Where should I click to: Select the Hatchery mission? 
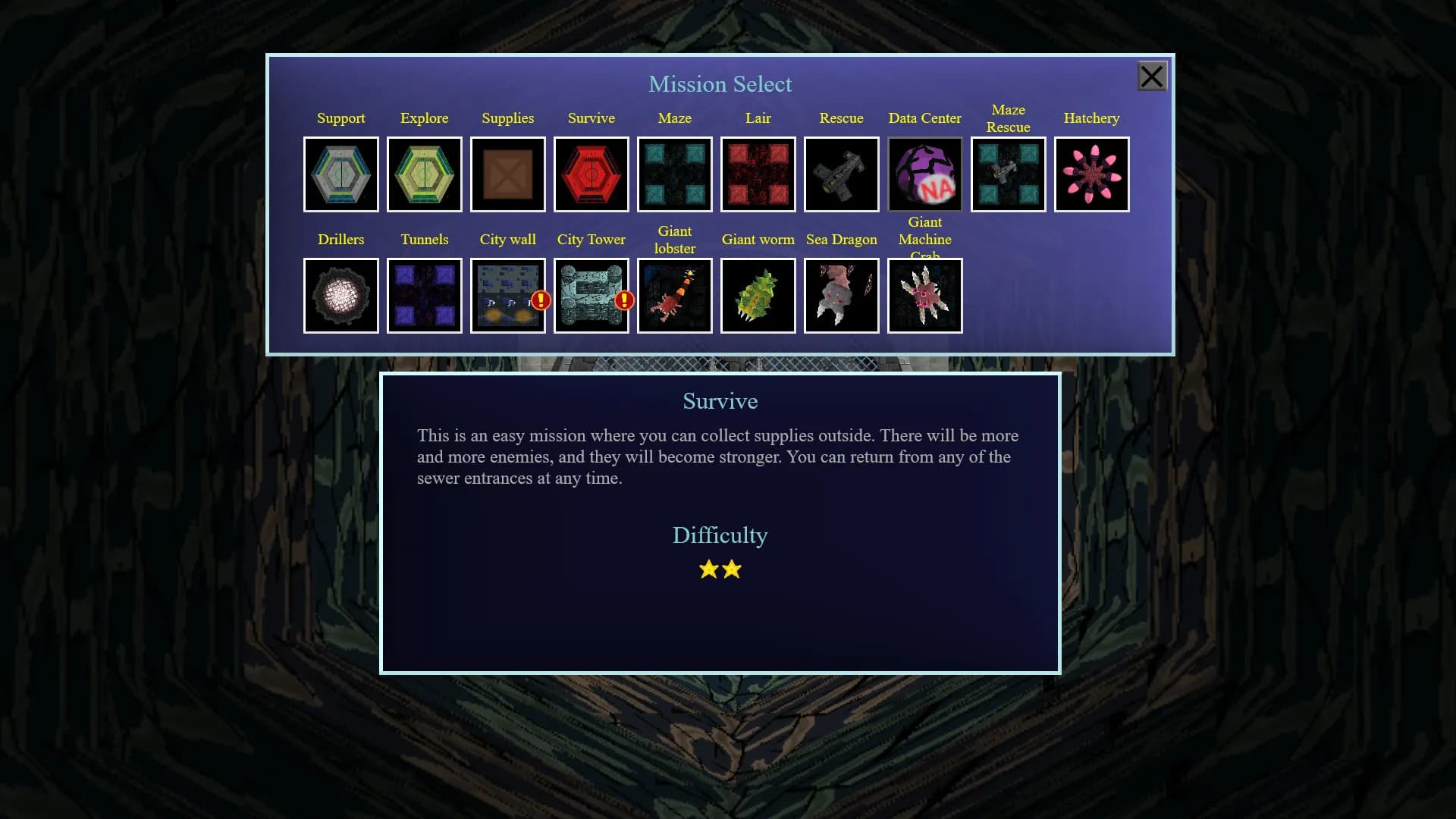(x=1092, y=174)
